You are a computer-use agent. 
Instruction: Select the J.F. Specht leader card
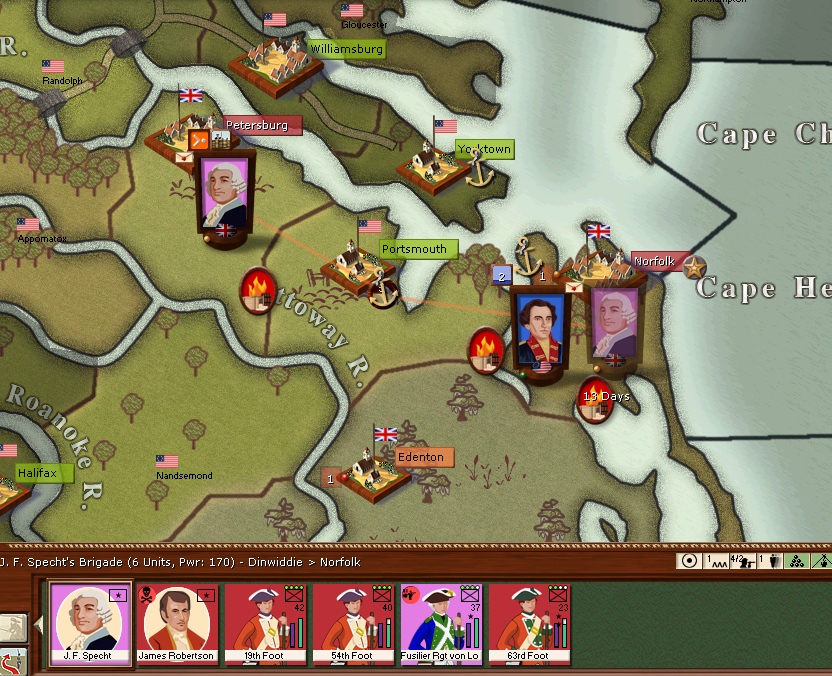click(91, 625)
